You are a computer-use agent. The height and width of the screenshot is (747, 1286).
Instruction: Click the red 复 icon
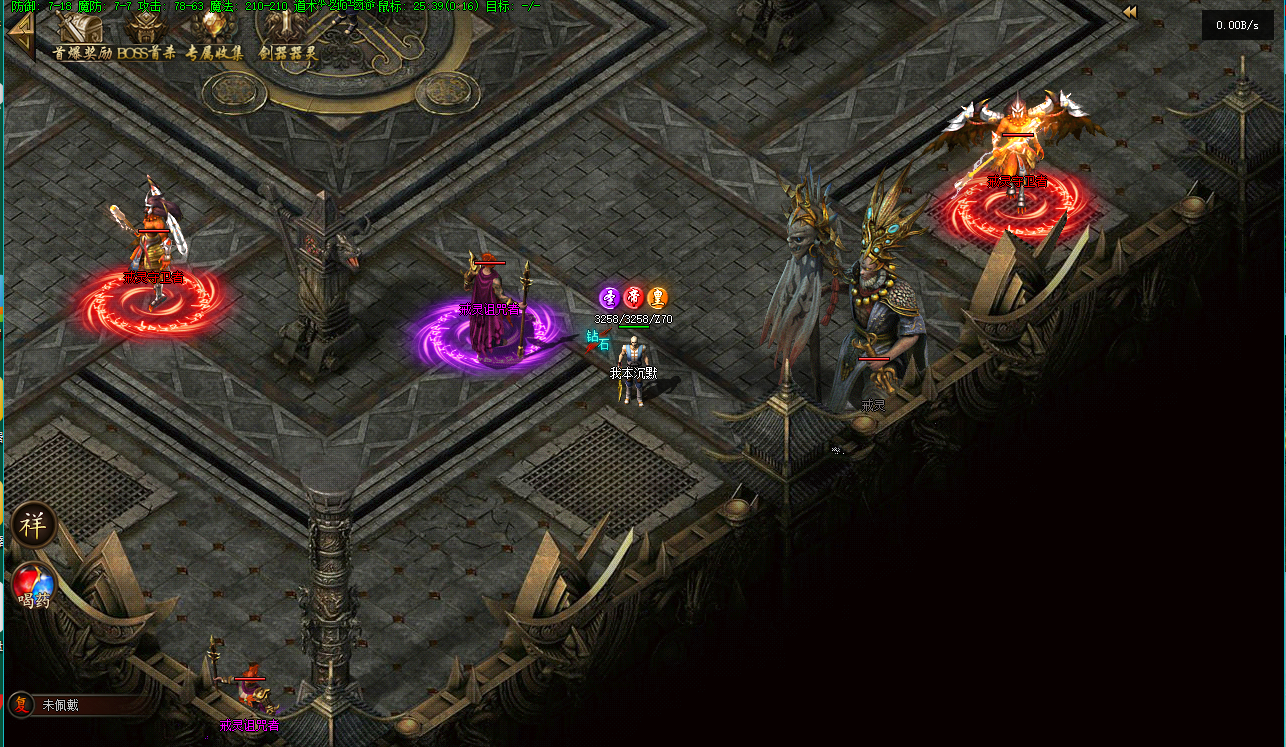(x=21, y=704)
